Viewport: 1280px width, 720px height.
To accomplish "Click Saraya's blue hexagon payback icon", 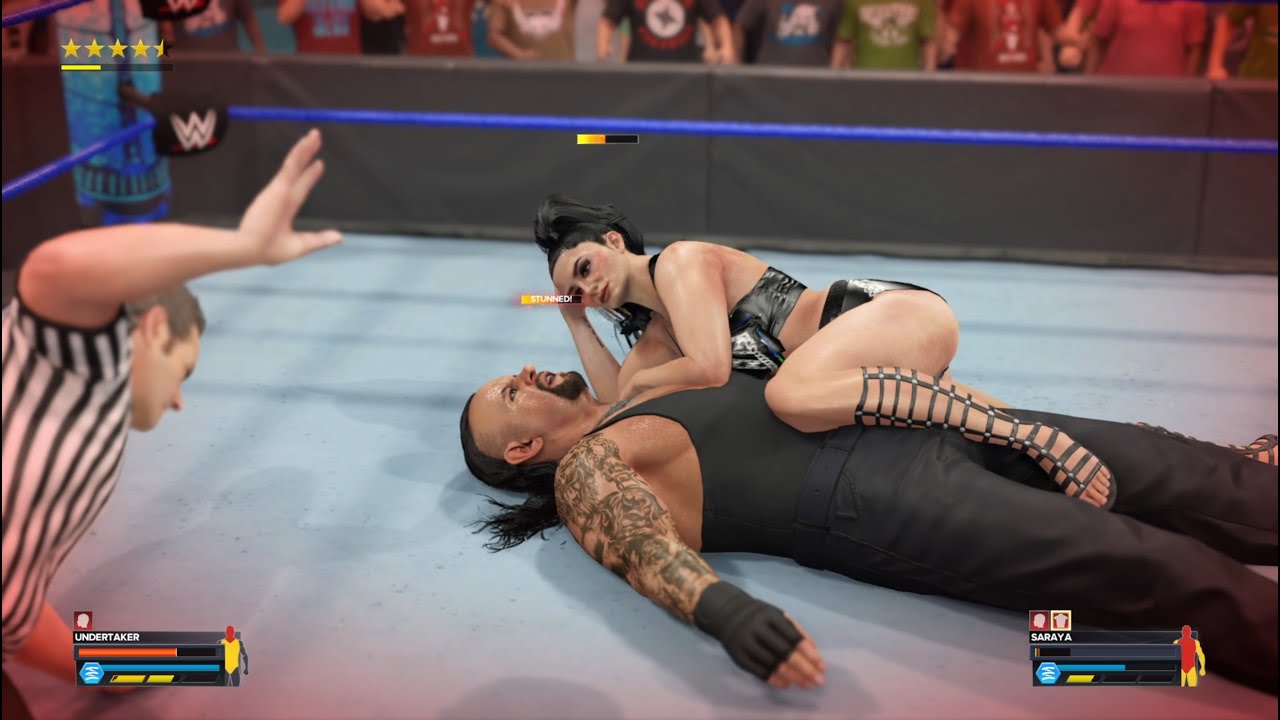I will pyautogui.click(x=1047, y=673).
